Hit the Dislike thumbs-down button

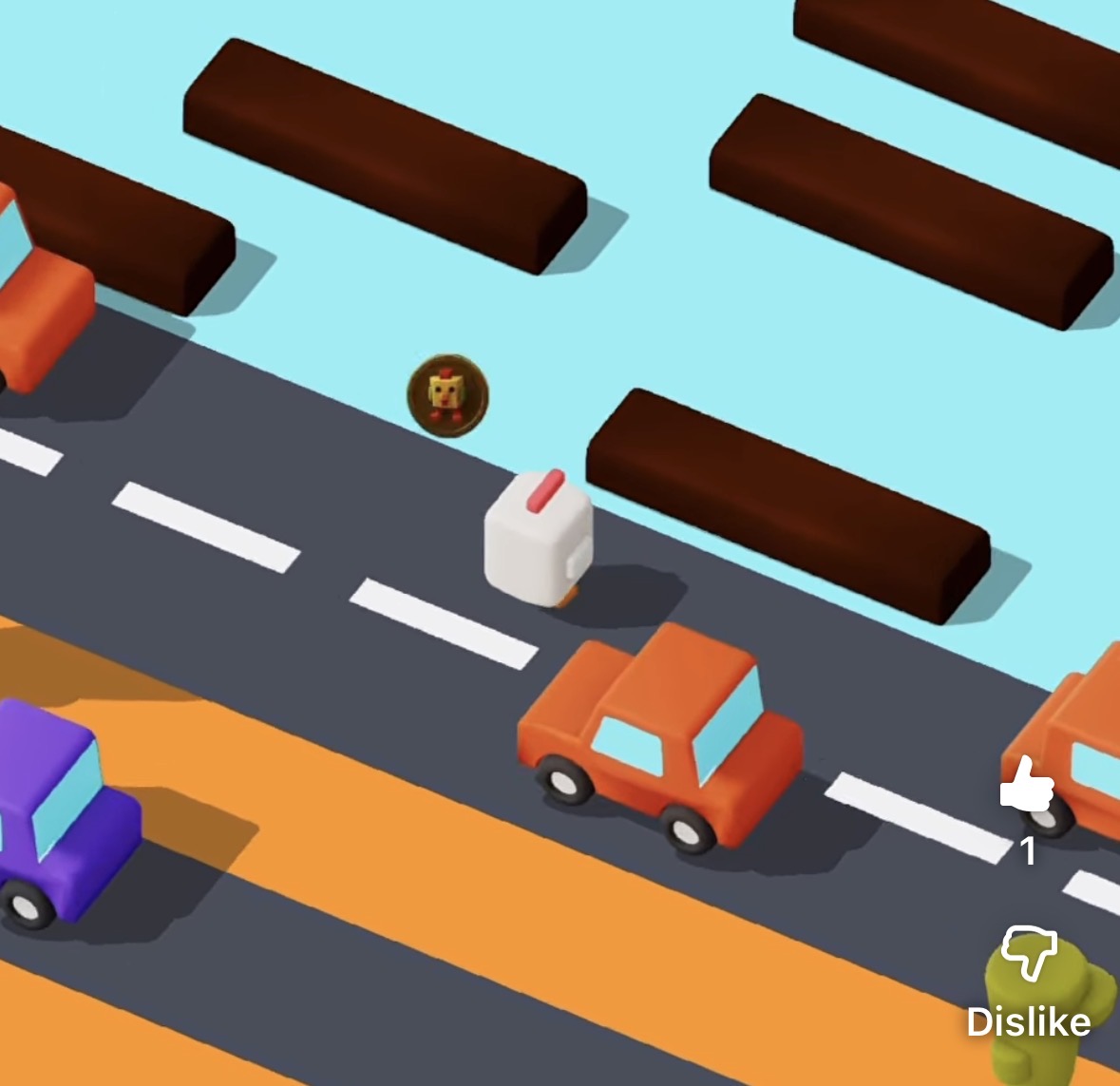1029,954
